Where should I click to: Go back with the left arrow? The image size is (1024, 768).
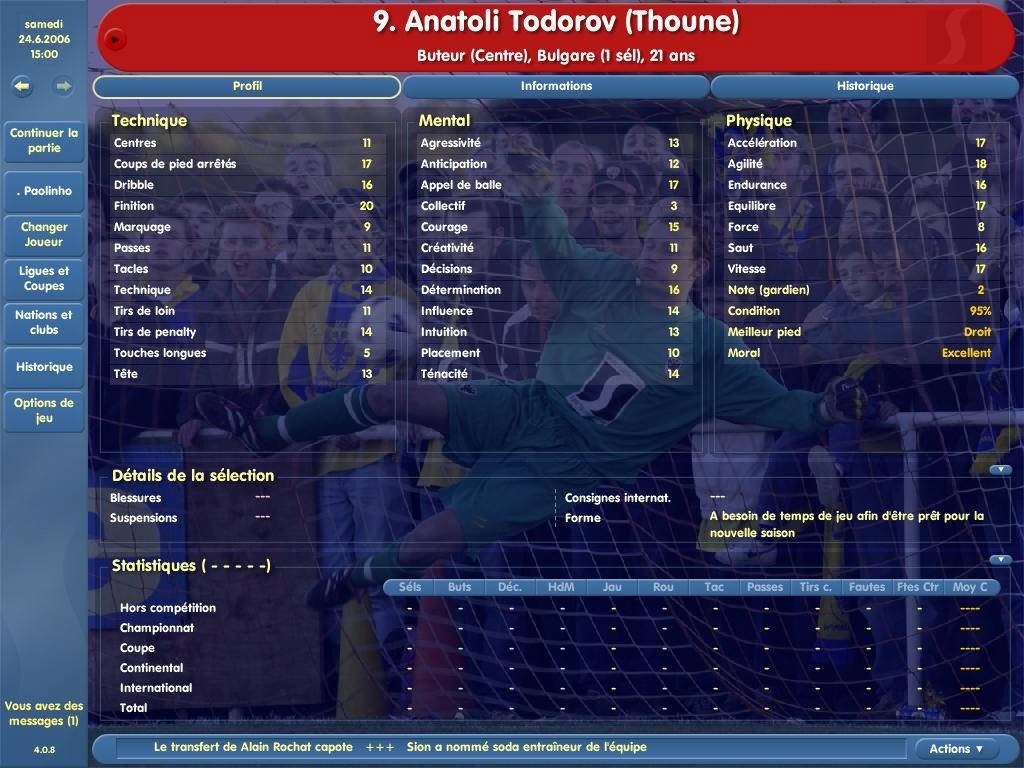(x=23, y=86)
